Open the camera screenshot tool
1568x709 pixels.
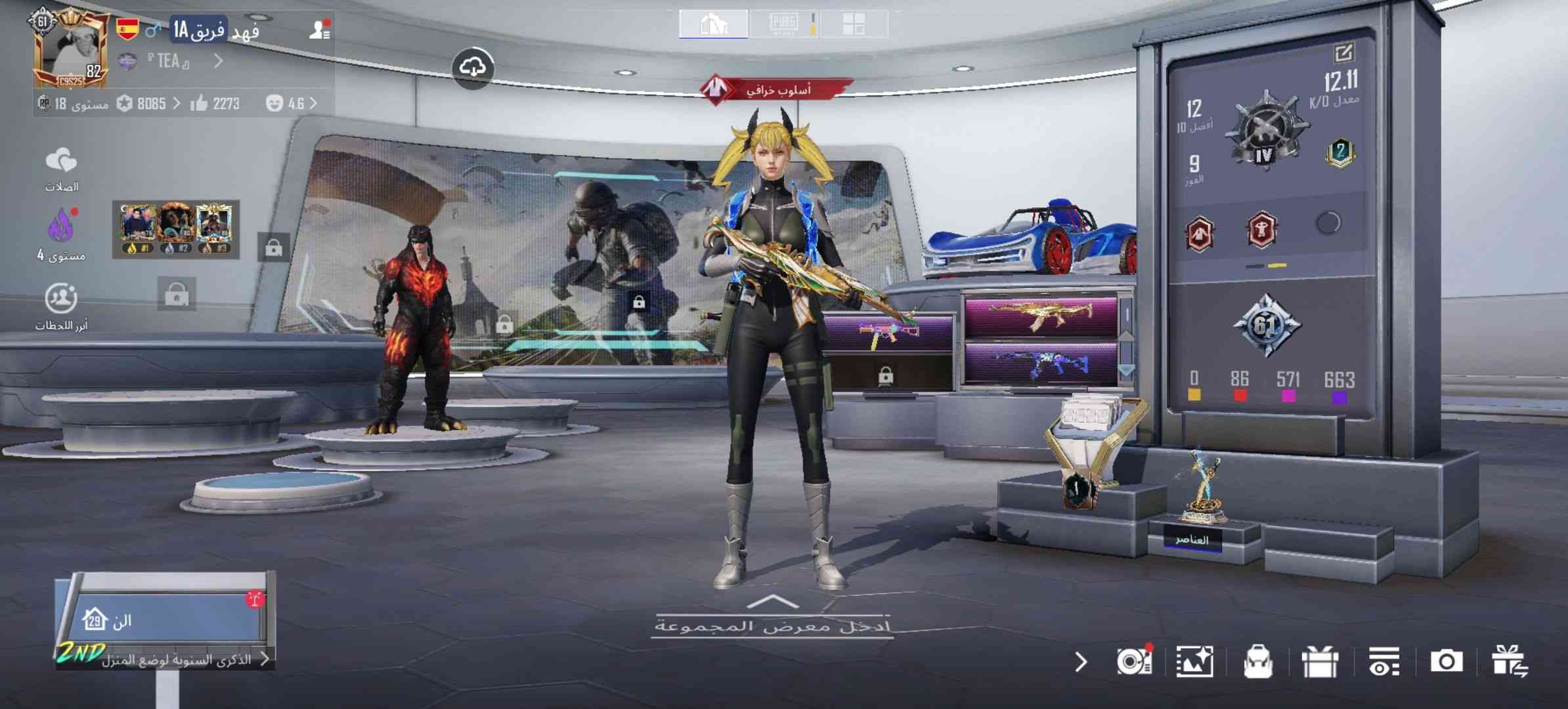[x=1446, y=661]
